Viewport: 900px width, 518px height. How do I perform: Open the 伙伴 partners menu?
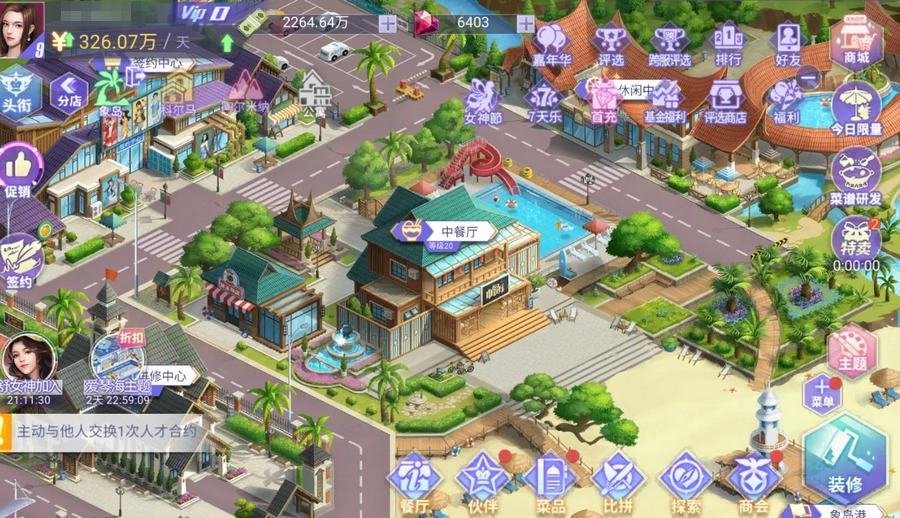point(483,480)
